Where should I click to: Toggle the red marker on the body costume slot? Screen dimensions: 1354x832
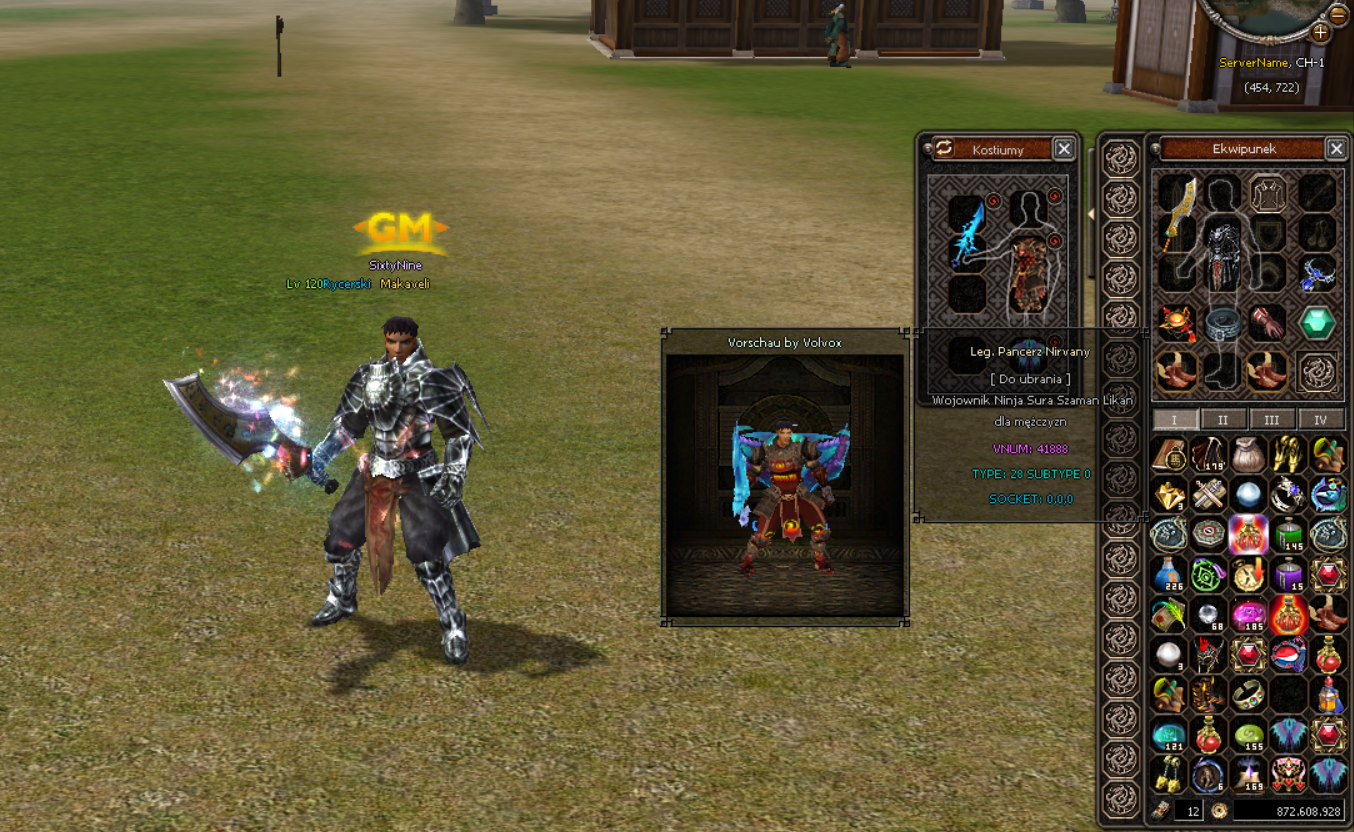(1054, 196)
